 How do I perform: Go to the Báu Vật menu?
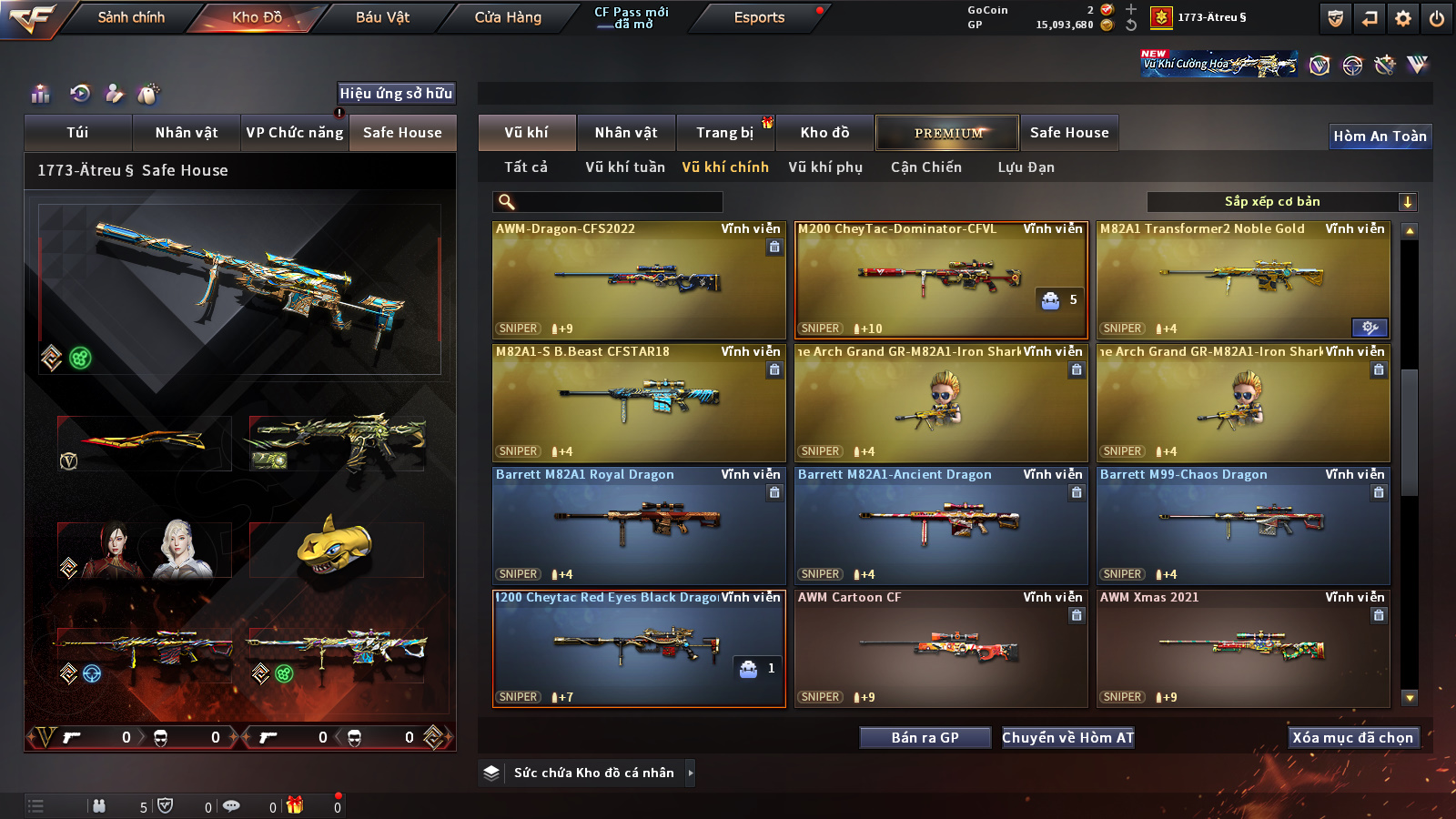pos(382,17)
